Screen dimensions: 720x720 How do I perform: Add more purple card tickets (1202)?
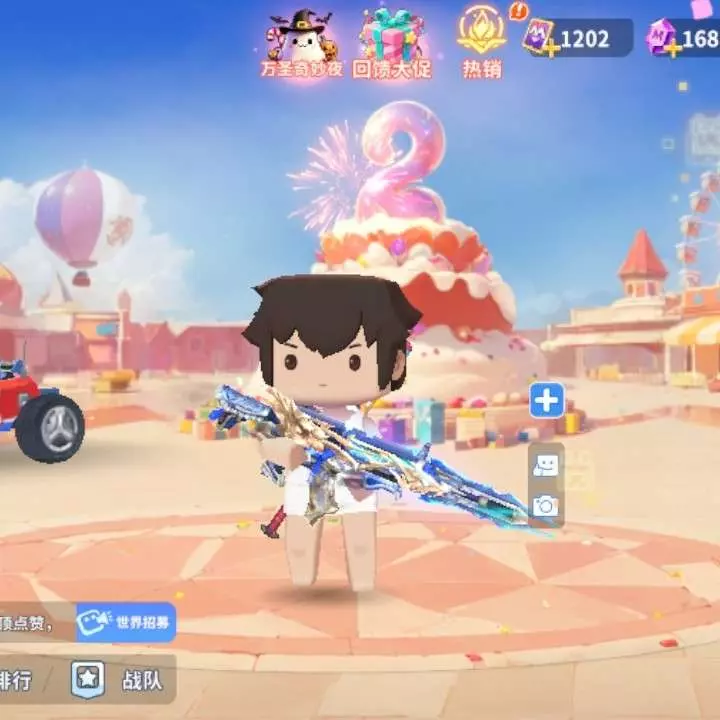(x=549, y=47)
